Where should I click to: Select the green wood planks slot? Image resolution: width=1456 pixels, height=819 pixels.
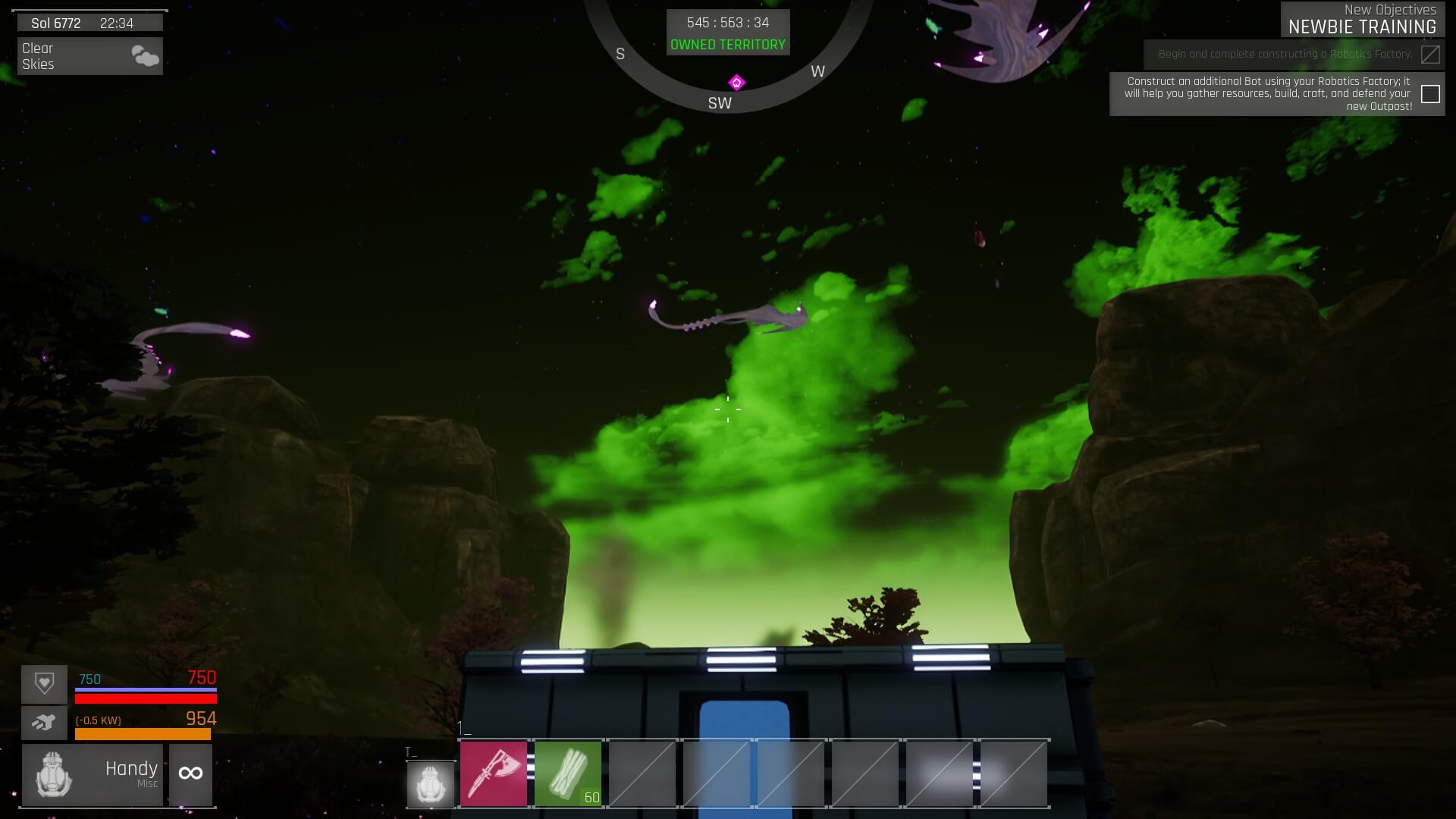568,773
